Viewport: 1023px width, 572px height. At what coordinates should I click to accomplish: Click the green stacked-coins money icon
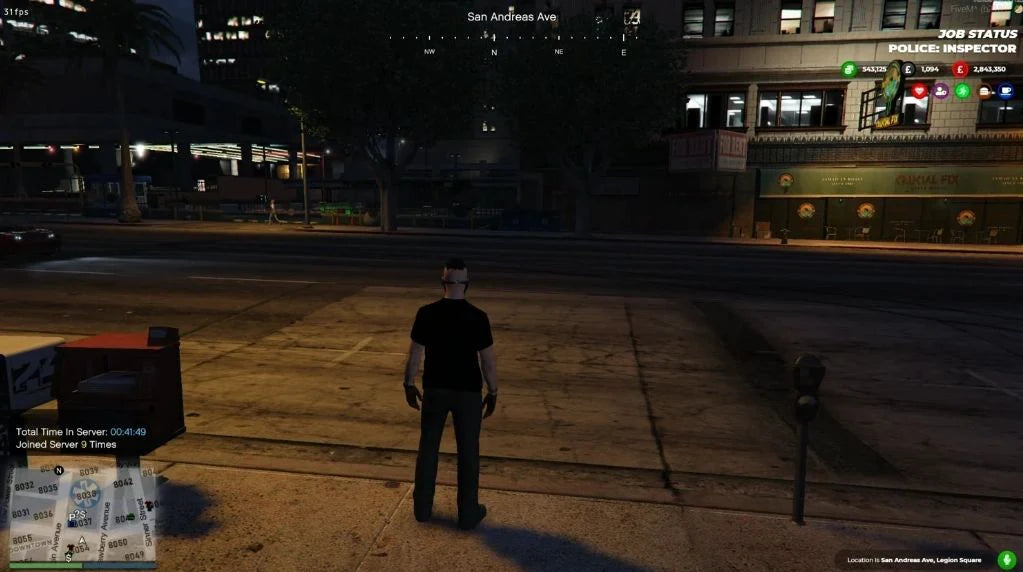coord(849,69)
